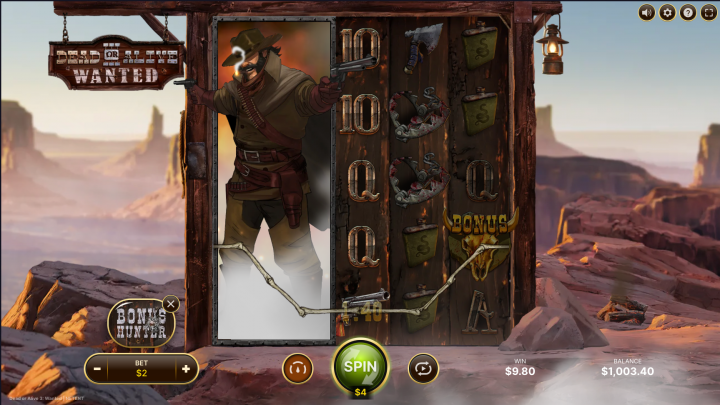Toggle turbo speed gauge button
Image resolution: width=720 pixels, height=405 pixels.
click(297, 368)
